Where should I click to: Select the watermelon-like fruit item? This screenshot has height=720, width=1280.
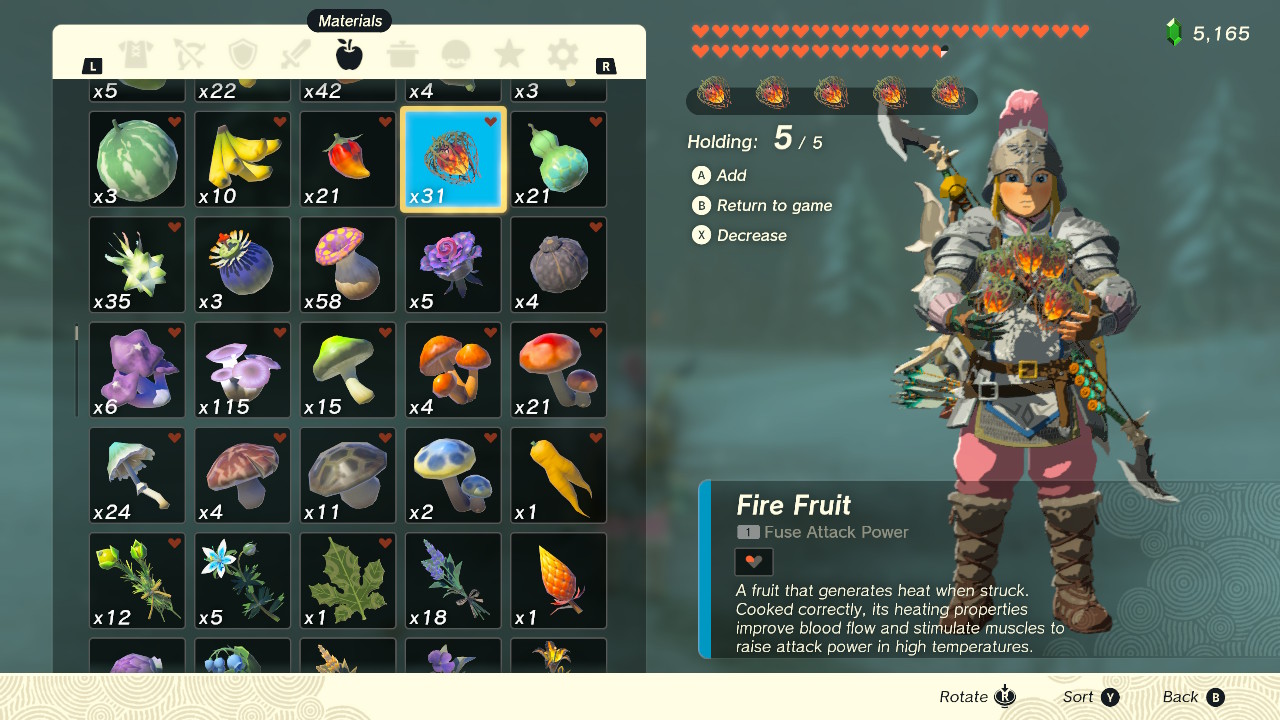tap(136, 158)
